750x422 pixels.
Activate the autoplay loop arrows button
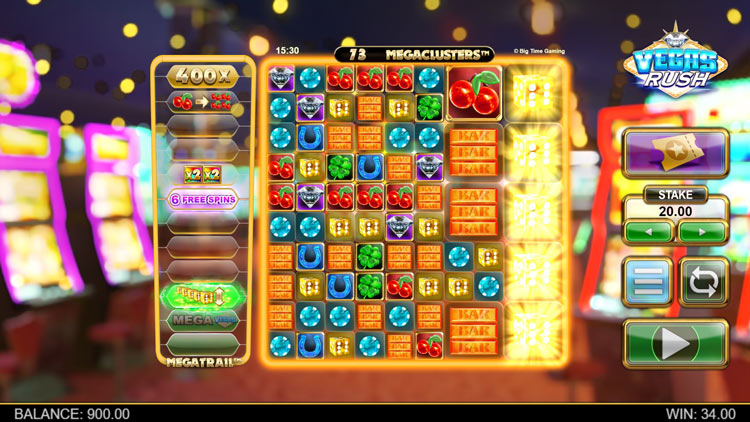[x=703, y=281]
